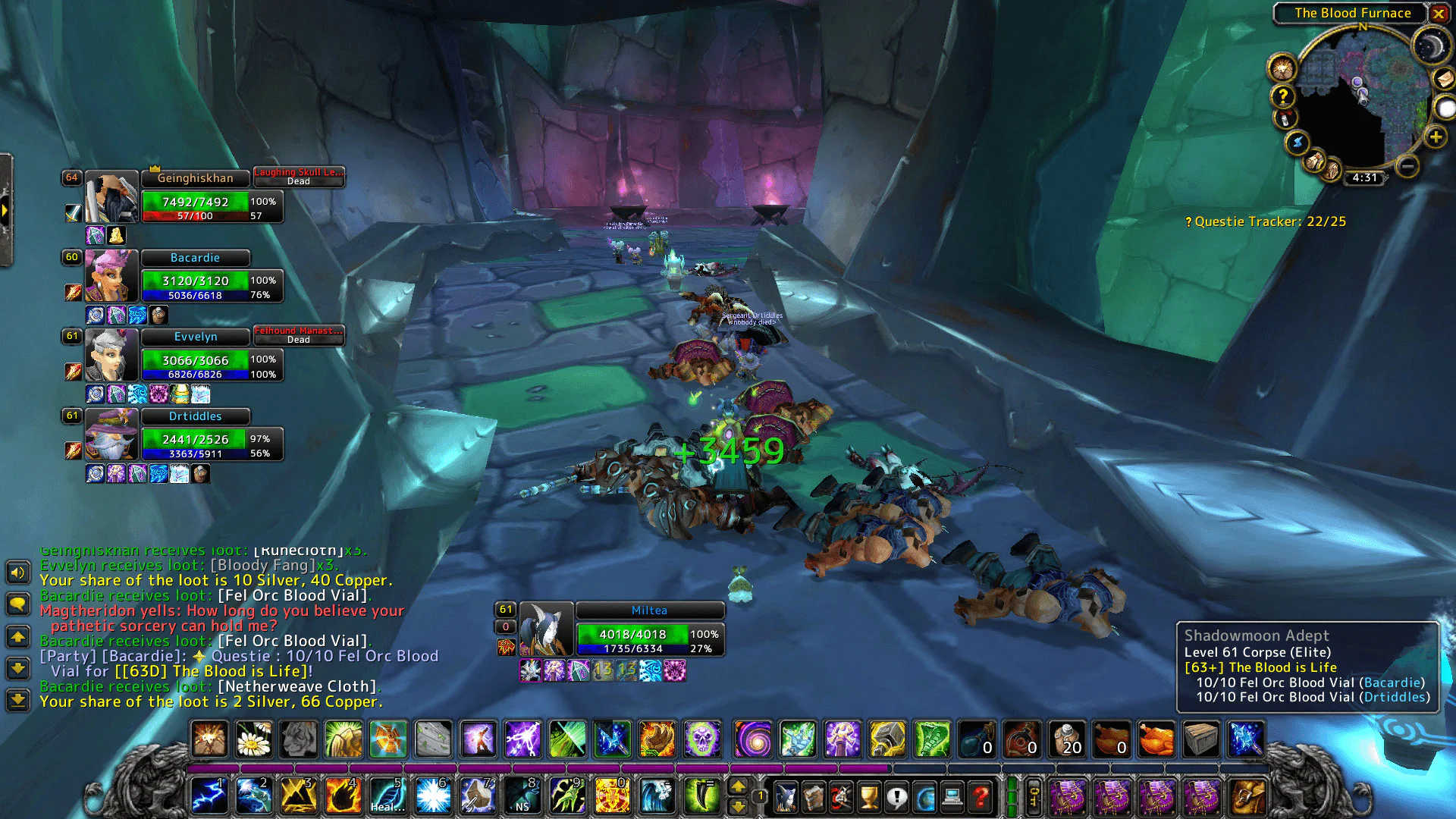Viewport: 1456px width, 819px height.
Task: Open the mail envelope icon by minimap
Action: coord(1443,78)
